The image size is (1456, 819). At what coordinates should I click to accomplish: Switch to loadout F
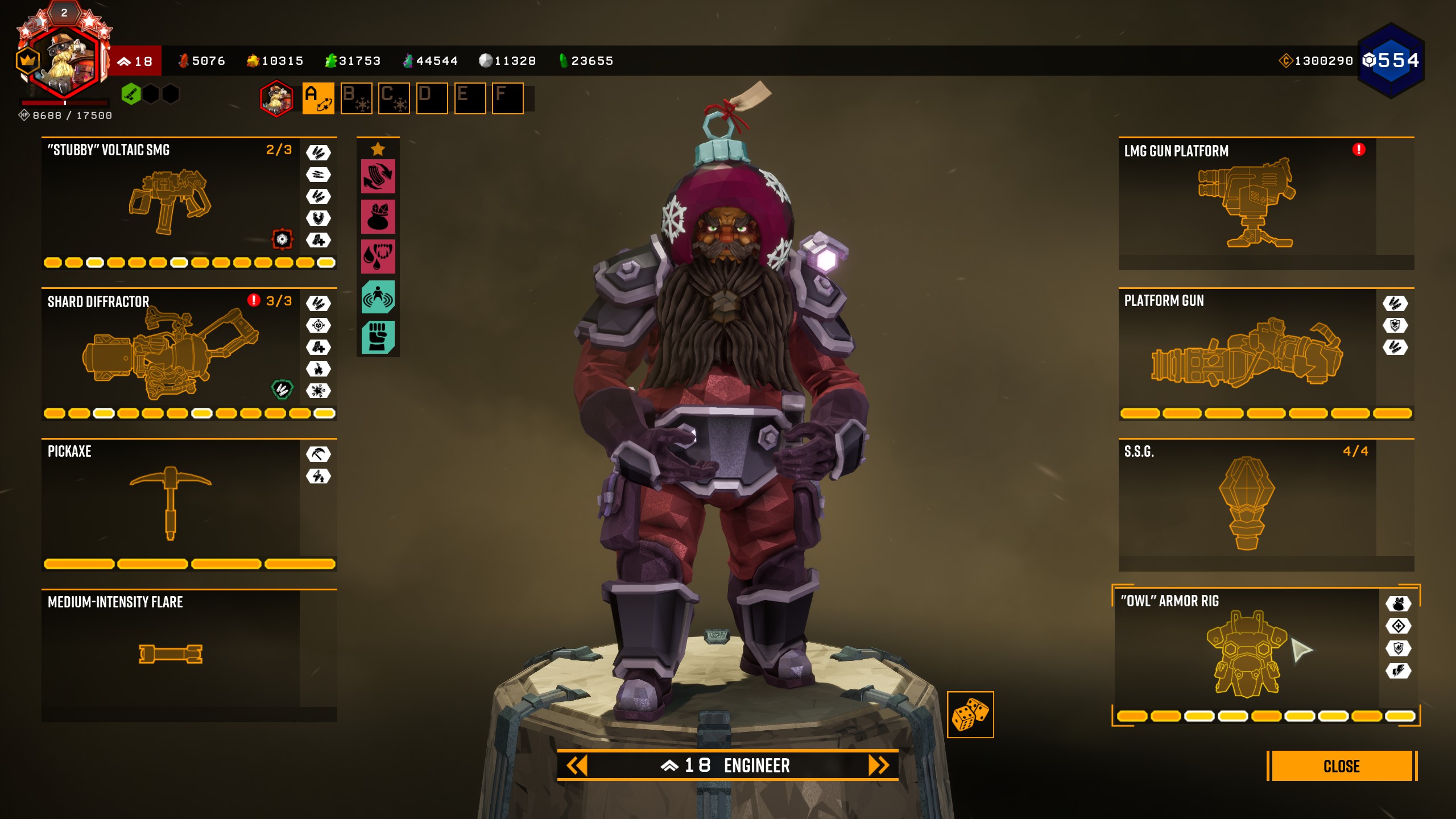[507, 98]
